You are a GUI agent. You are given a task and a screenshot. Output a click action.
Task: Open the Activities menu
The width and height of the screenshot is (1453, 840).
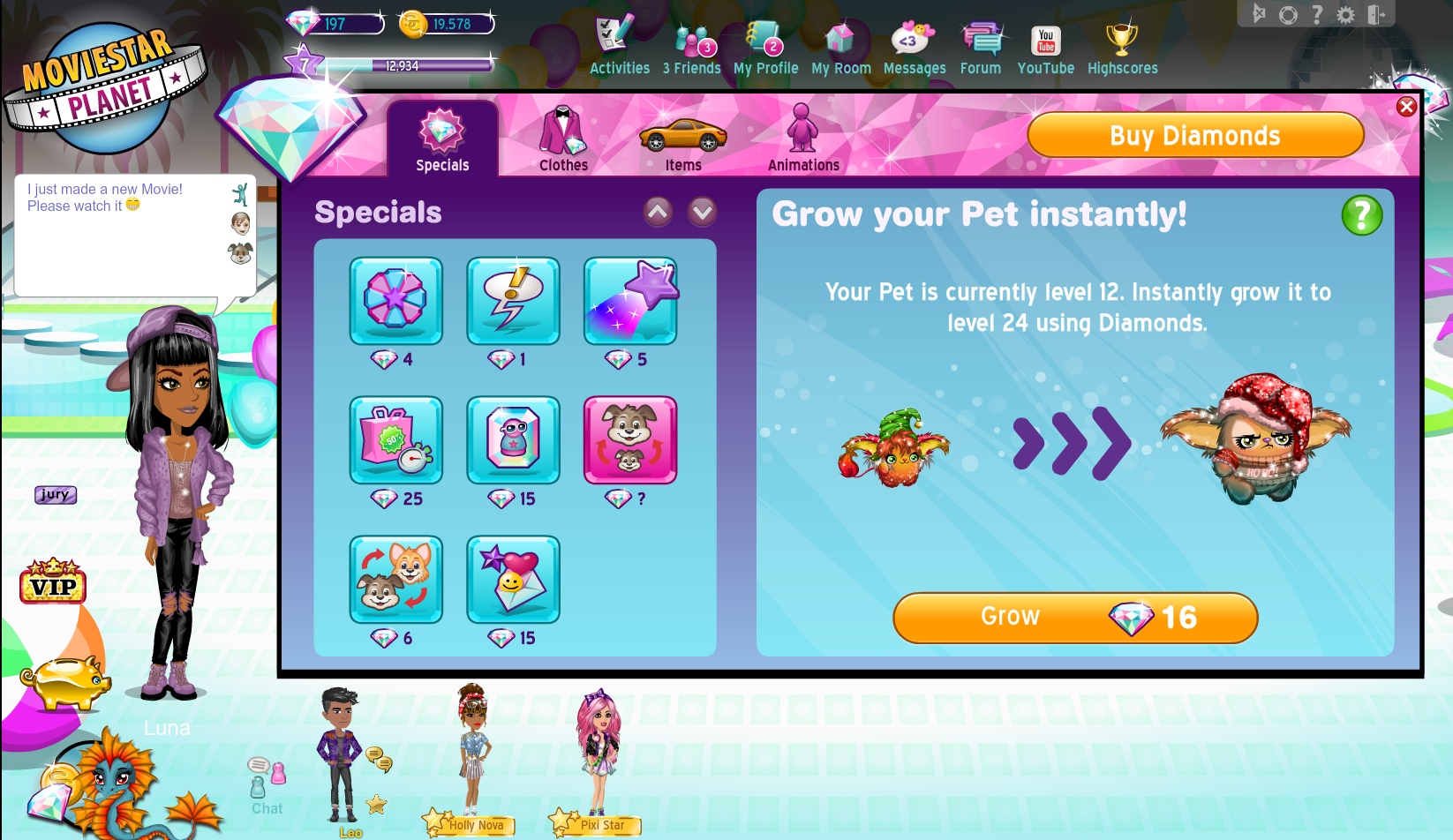click(x=619, y=49)
